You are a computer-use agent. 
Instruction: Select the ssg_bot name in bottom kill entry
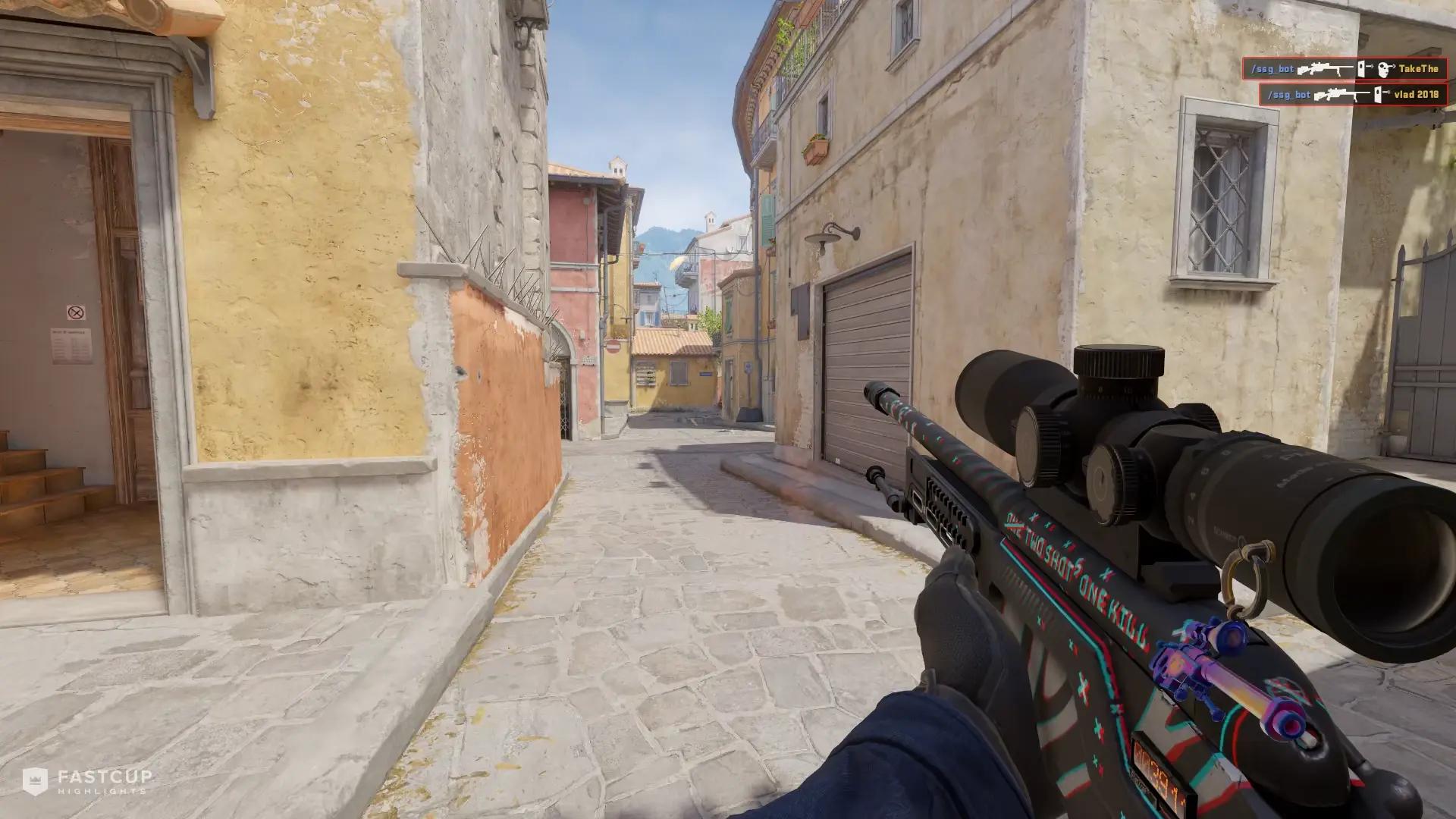(x=1290, y=94)
